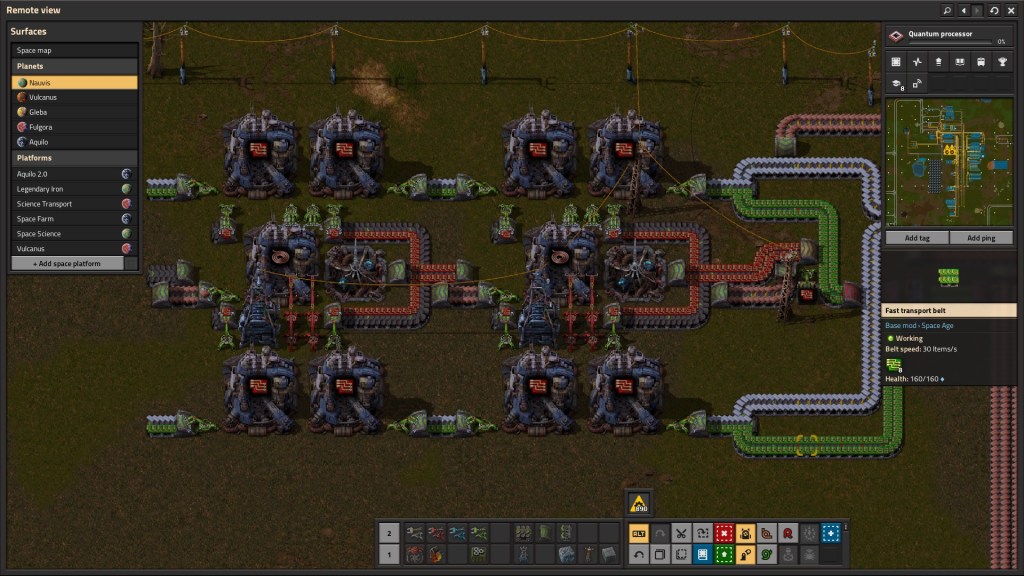Choose Fulgora from the planets list
Viewport: 1024px width, 576px height.
74,127
